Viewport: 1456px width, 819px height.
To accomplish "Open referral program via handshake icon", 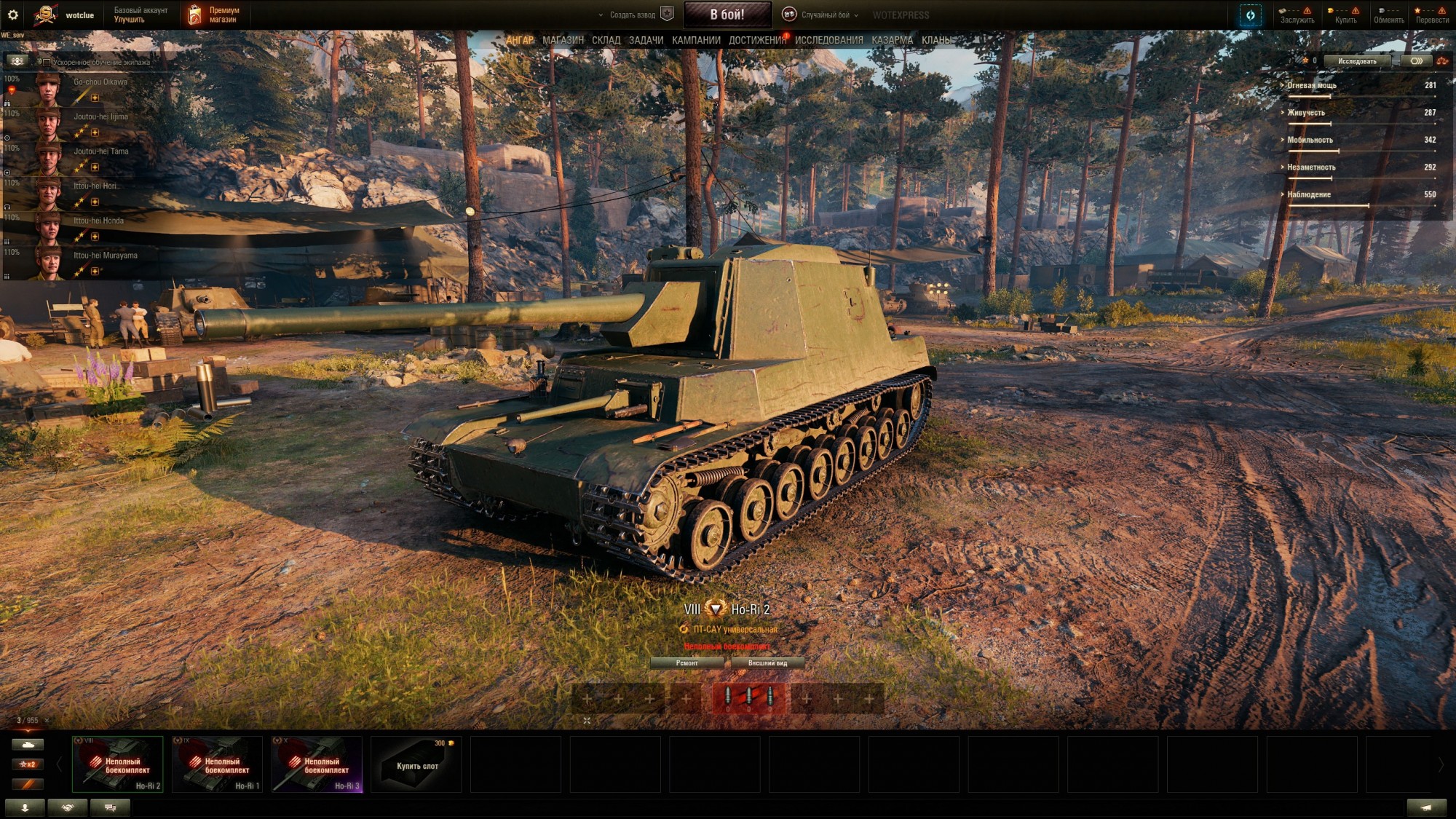I will [68, 807].
